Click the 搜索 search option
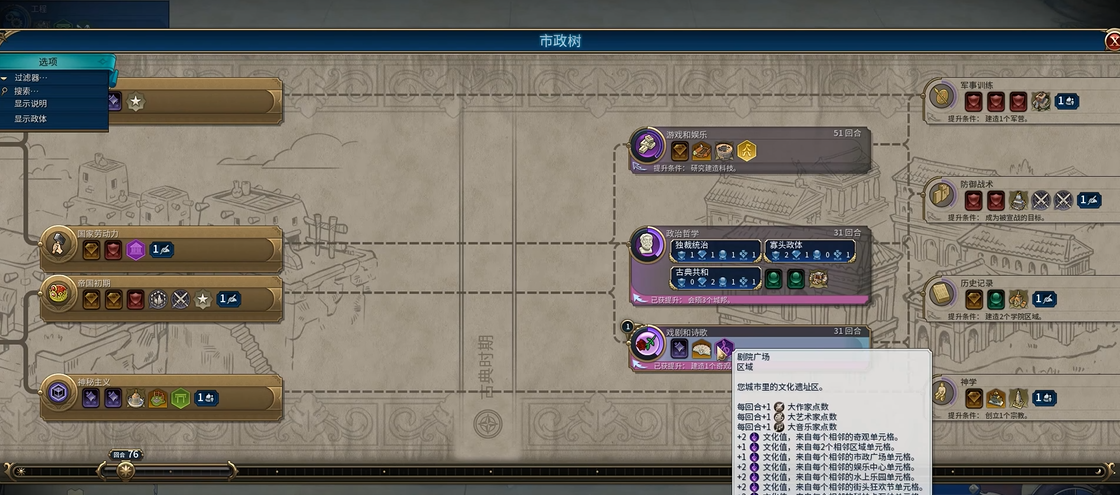Screen dimensions: 1120x495 tap(27, 91)
